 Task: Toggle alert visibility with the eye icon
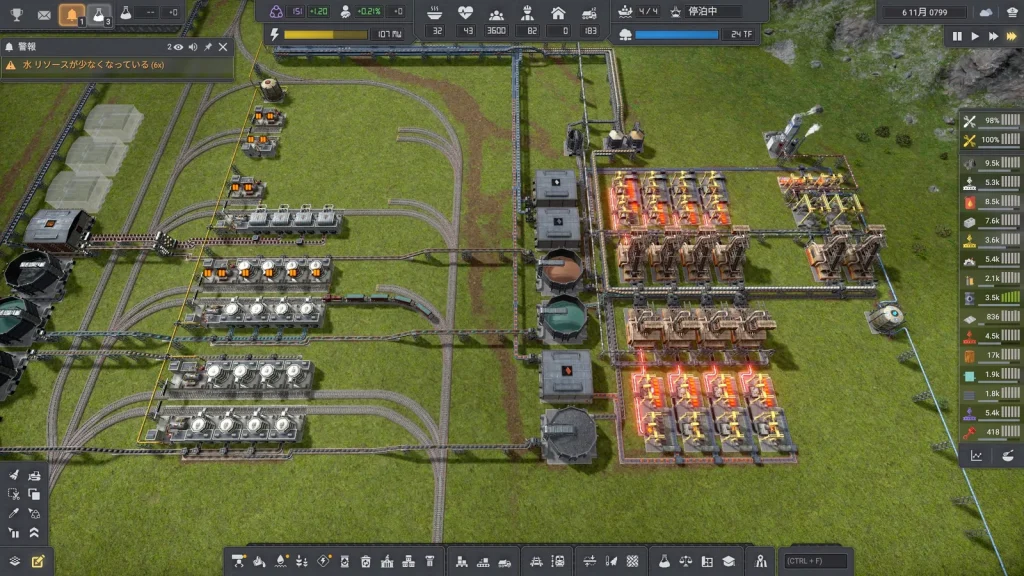pos(178,46)
